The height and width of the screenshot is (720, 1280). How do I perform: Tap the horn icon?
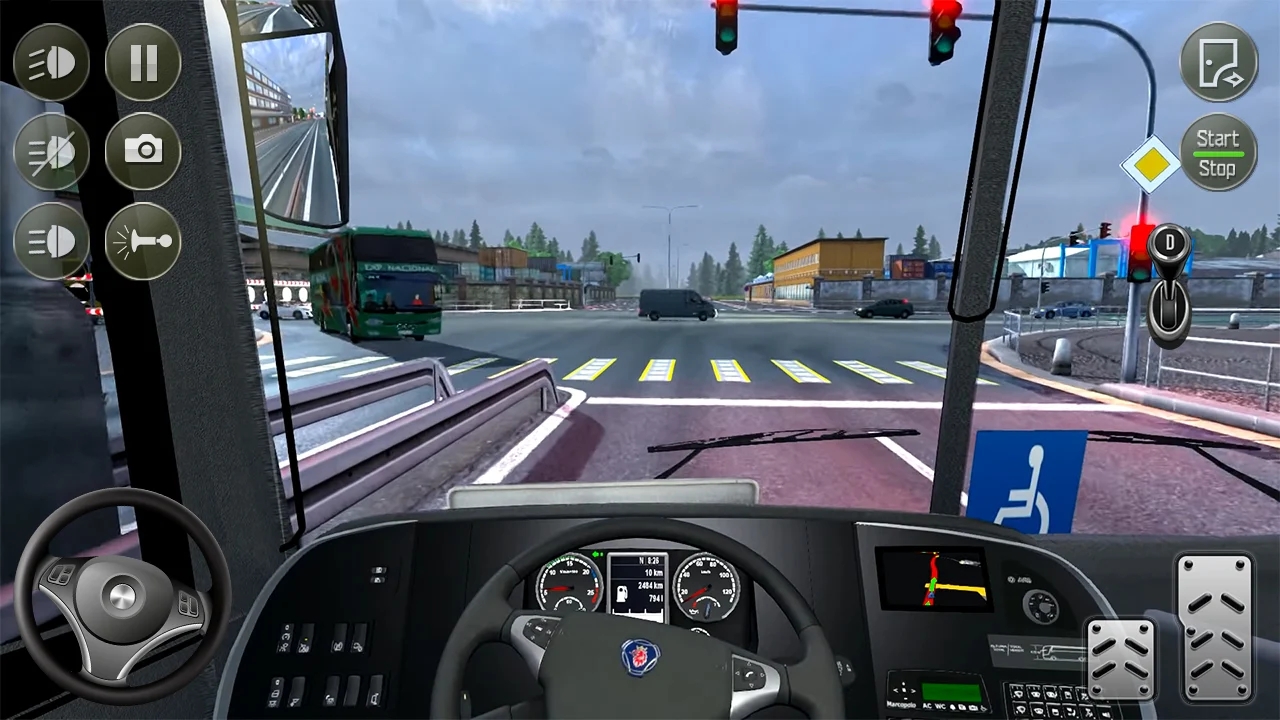point(143,243)
